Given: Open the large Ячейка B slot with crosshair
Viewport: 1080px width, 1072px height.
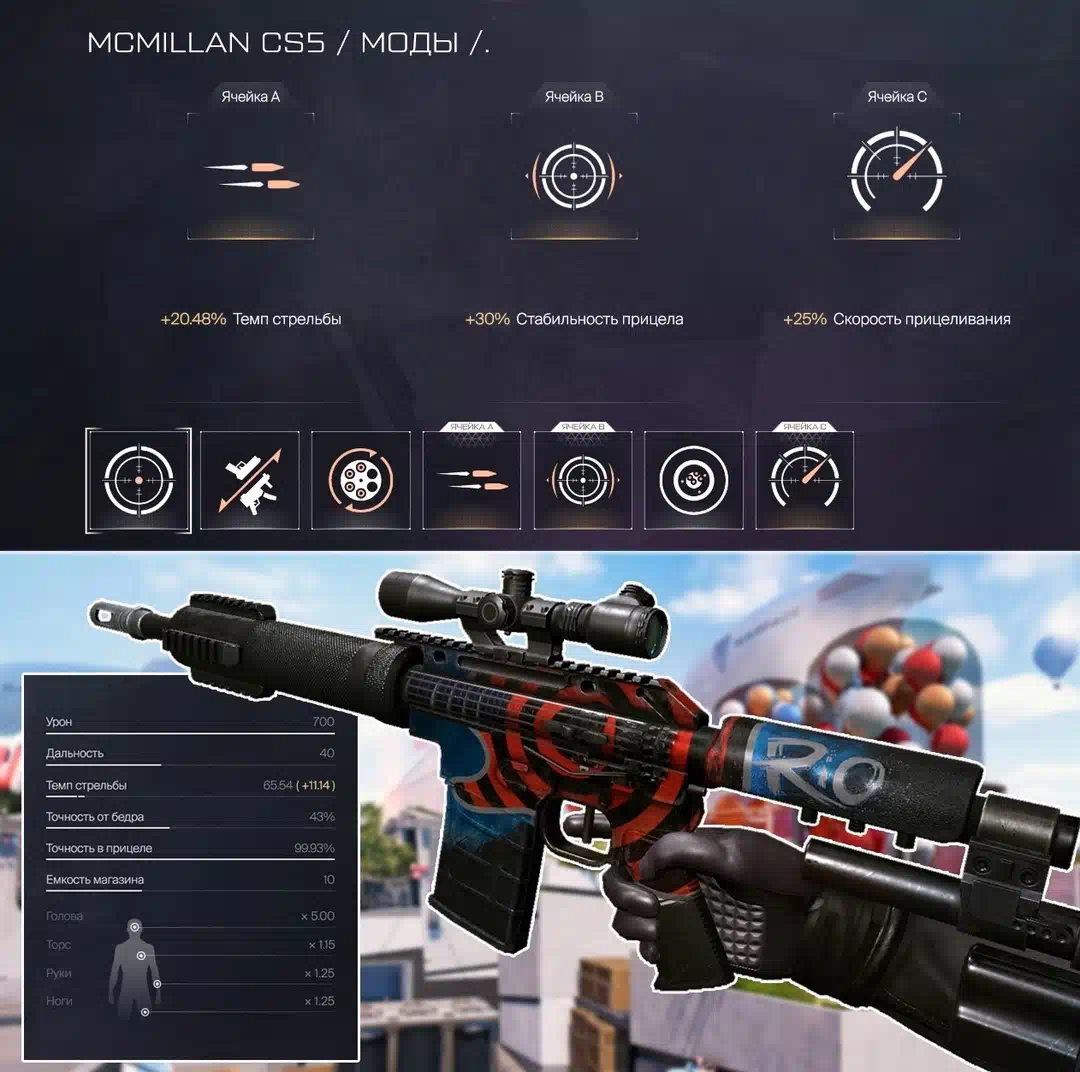Looking at the screenshot, I should tap(574, 176).
